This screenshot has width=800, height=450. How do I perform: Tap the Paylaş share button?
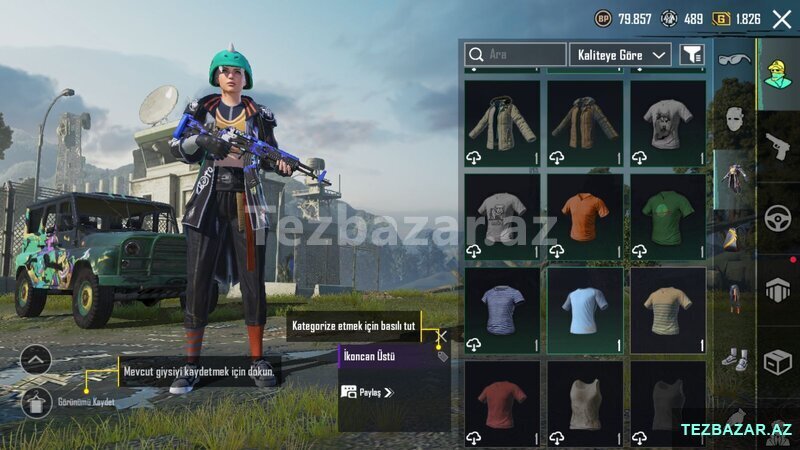[367, 392]
